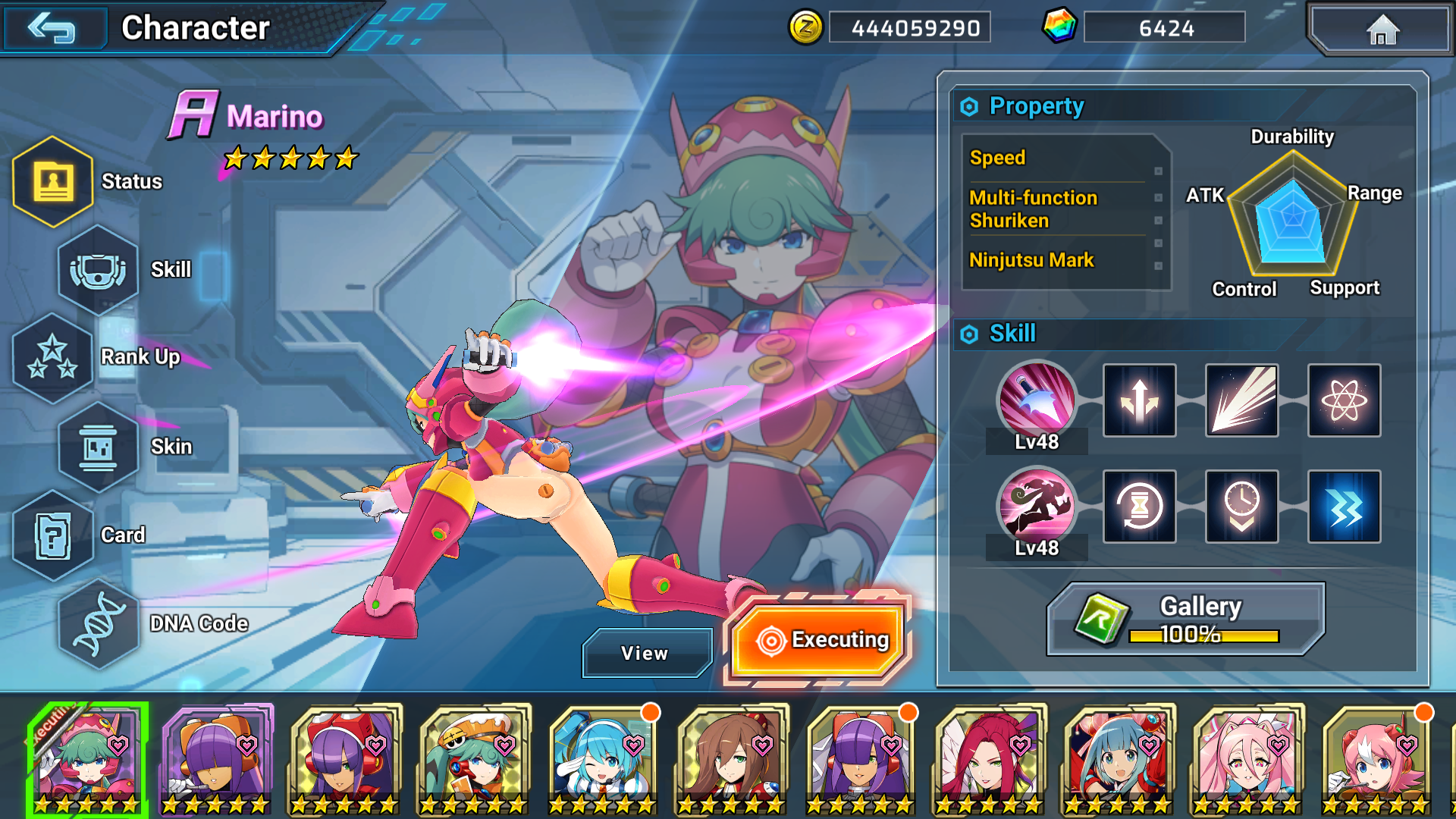The height and width of the screenshot is (819, 1456).
Task: Open the Status menu
Action: click(x=53, y=181)
